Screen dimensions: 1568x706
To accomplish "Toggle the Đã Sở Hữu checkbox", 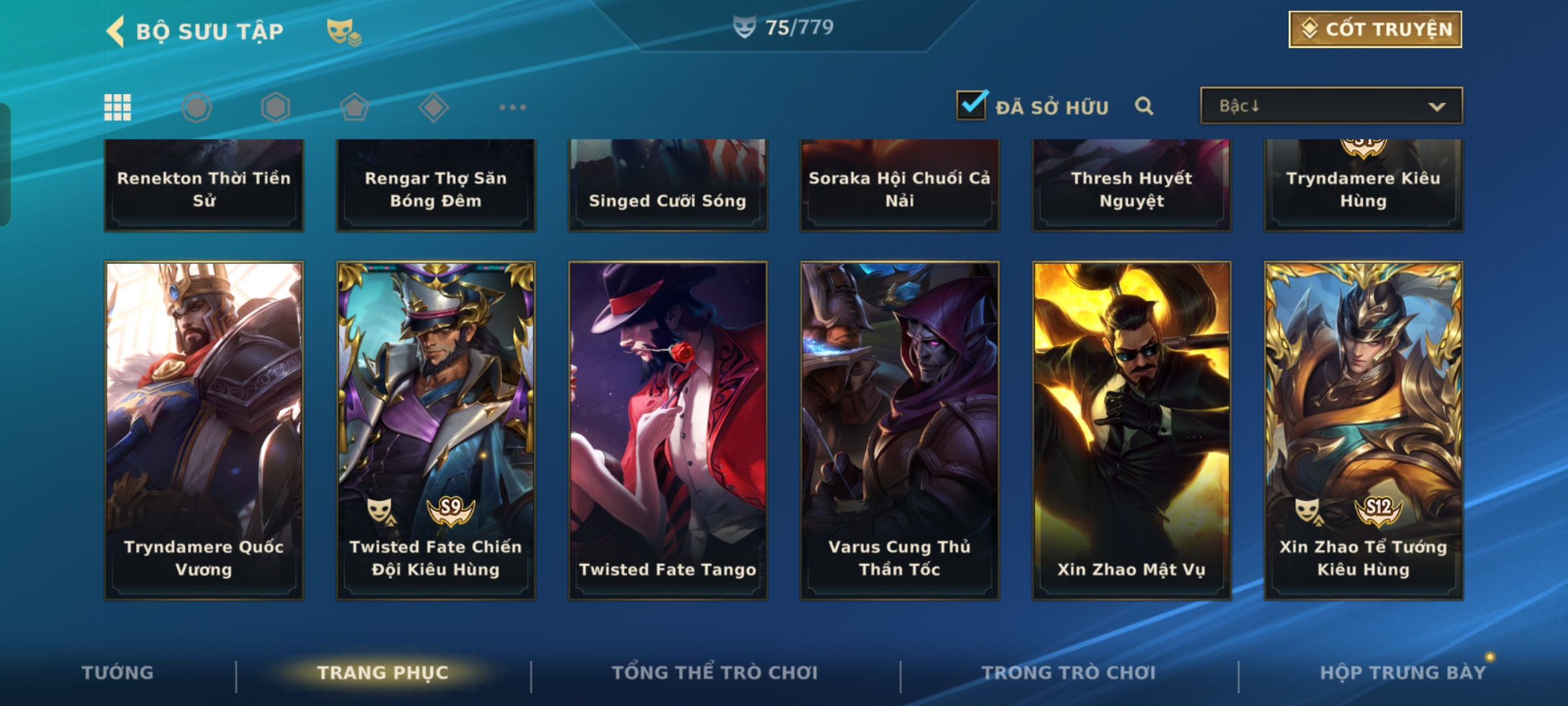I will (972, 106).
